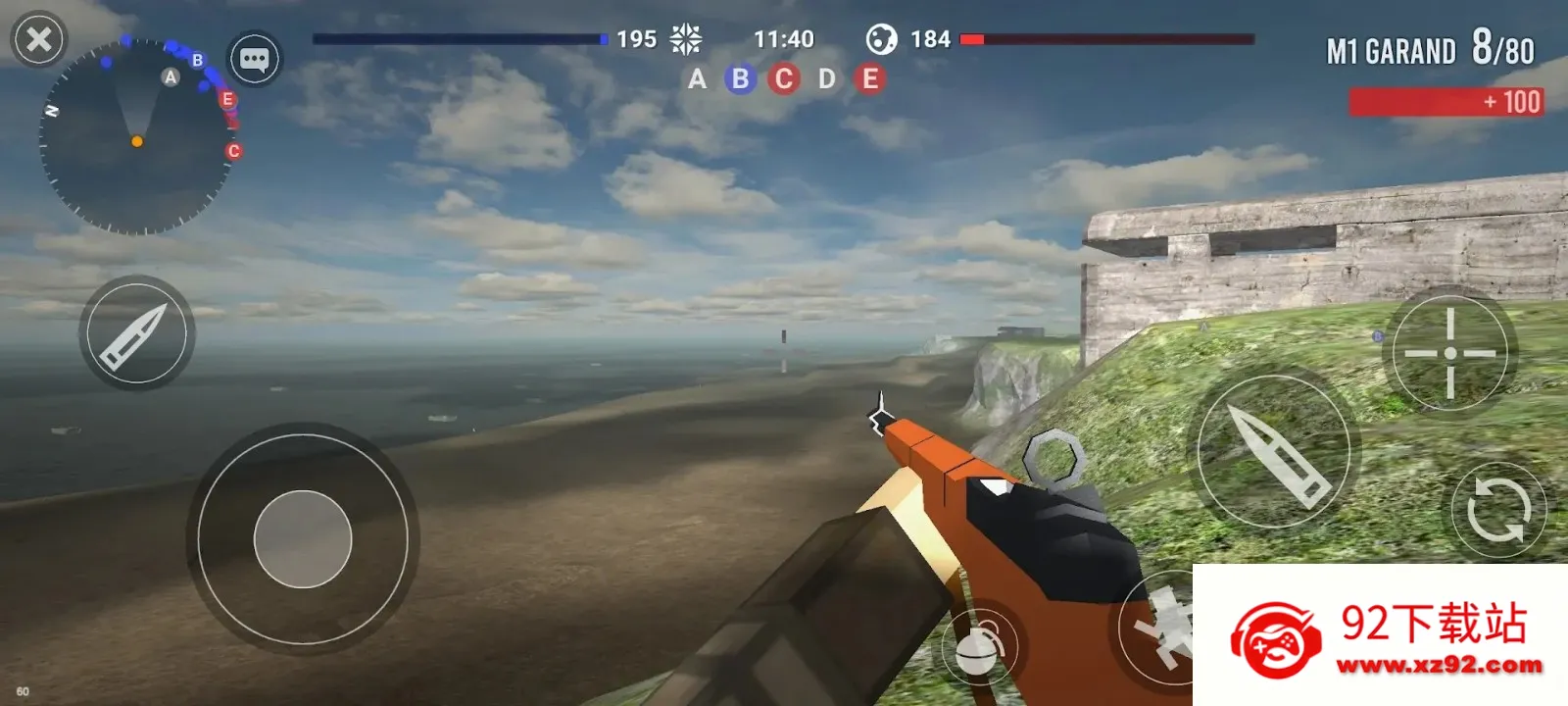This screenshot has height=706, width=1568.
Task: Select the bayonet charge icon on the left
Action: point(134,333)
